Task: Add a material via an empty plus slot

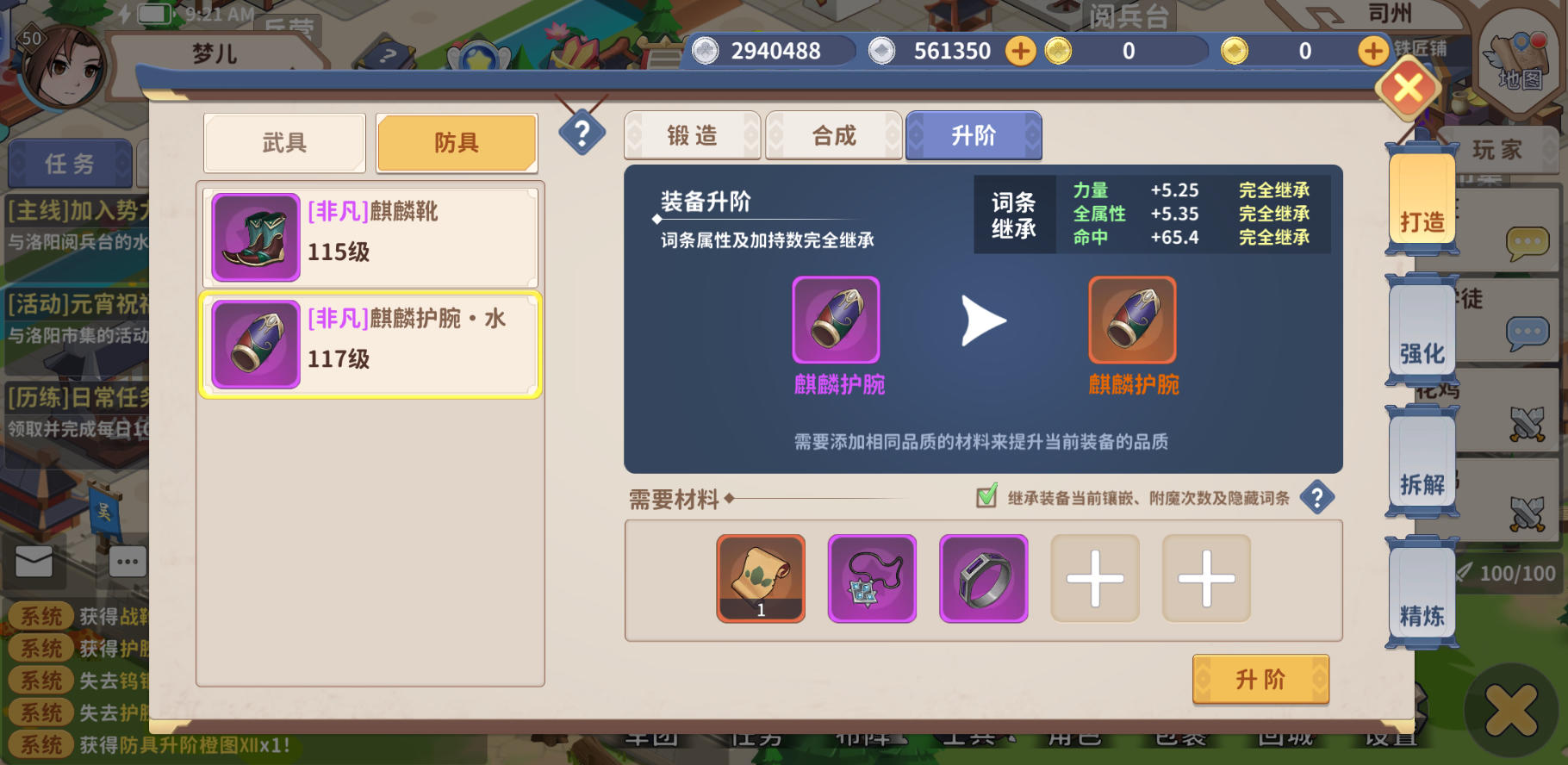Action: pyautogui.click(x=1094, y=578)
